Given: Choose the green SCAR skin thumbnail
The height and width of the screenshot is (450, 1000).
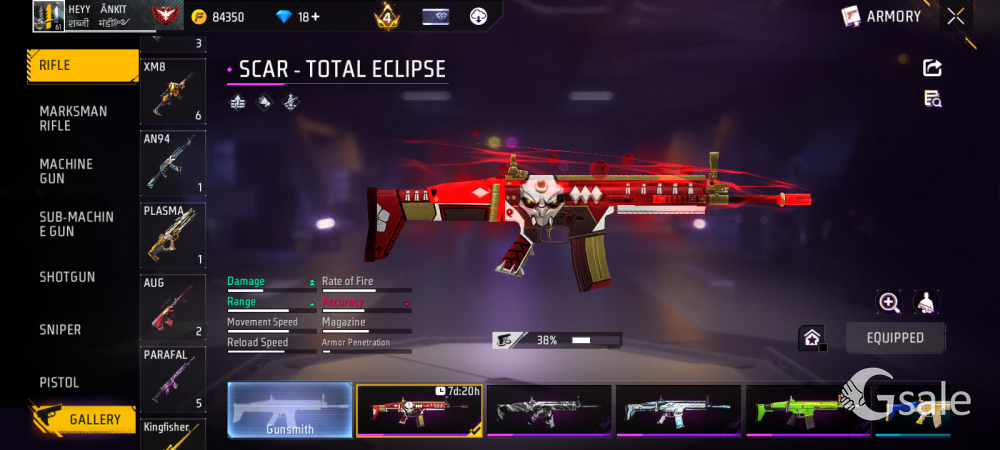Looking at the screenshot, I should click(808, 410).
